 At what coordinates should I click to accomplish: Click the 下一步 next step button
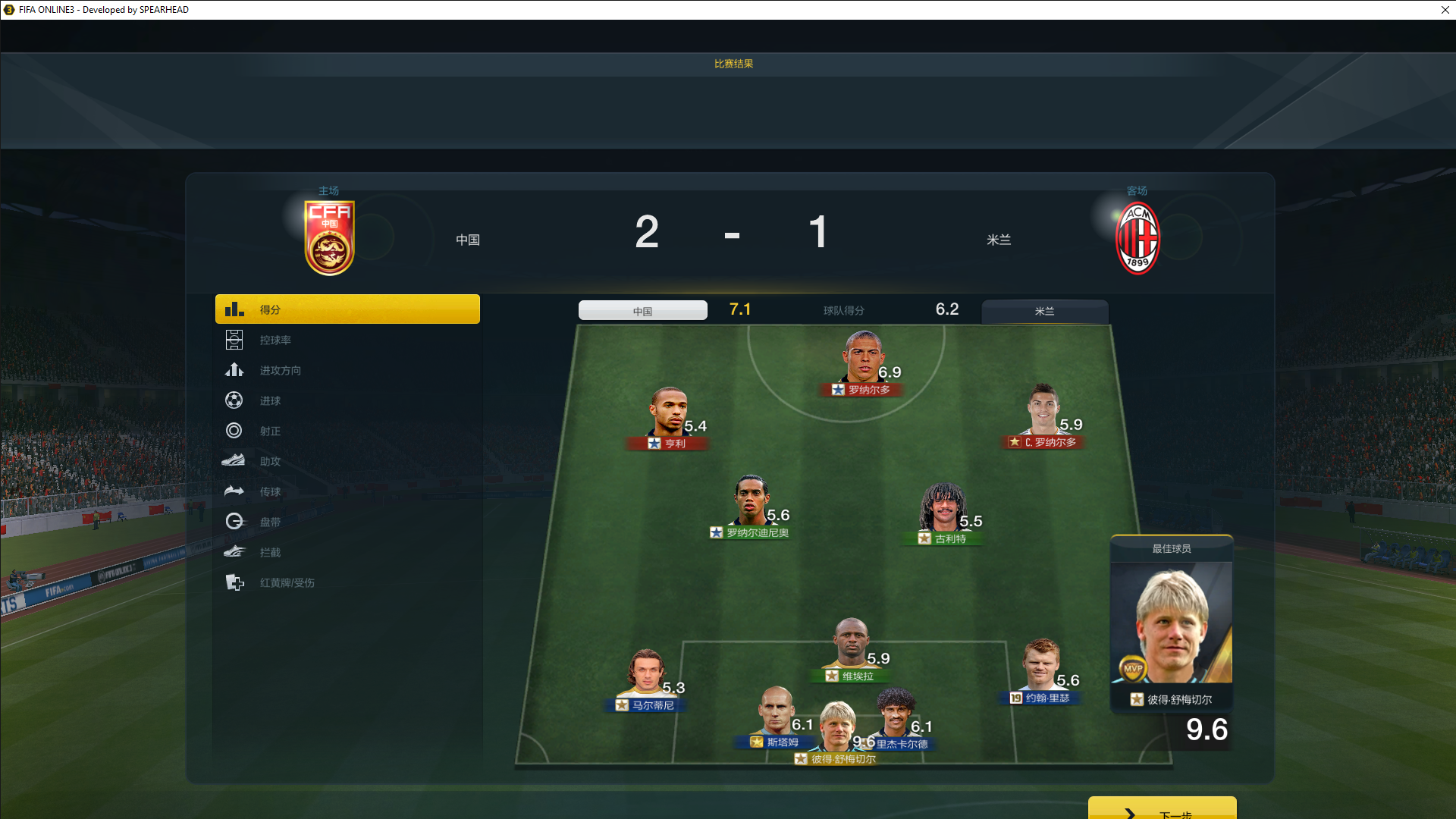pyautogui.click(x=1162, y=809)
